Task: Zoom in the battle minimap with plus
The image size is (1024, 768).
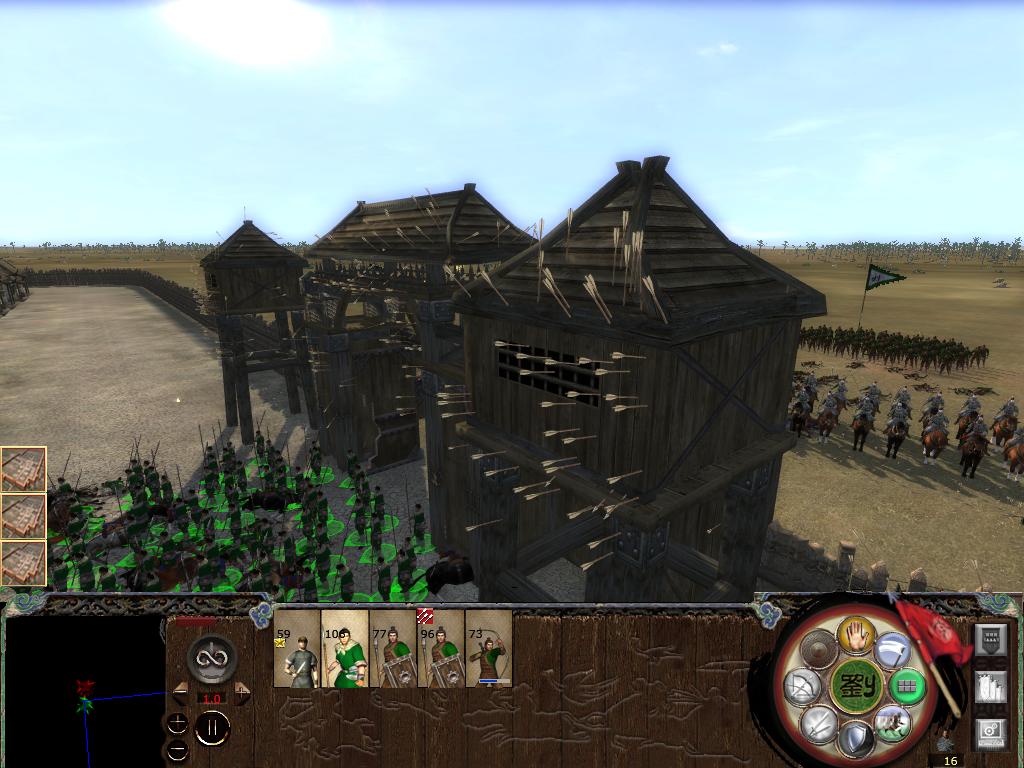Action: click(177, 721)
